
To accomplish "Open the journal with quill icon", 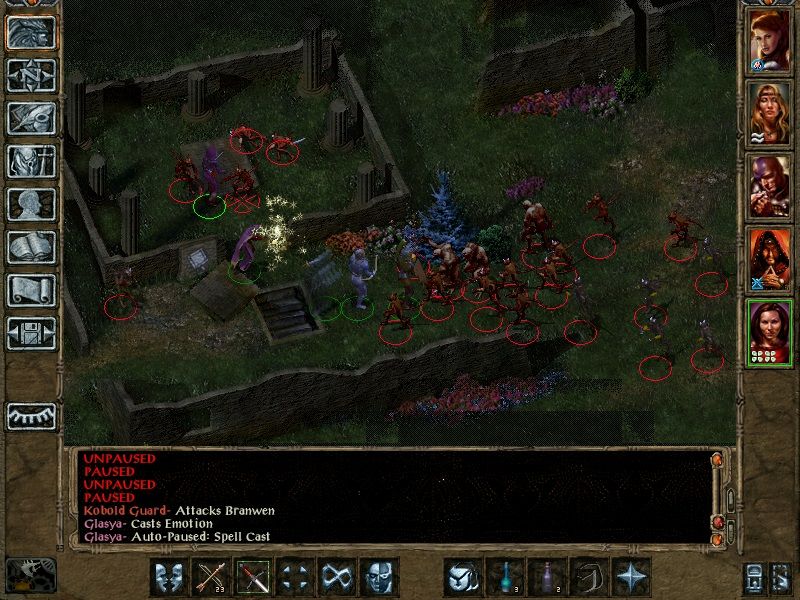I will point(31,118).
